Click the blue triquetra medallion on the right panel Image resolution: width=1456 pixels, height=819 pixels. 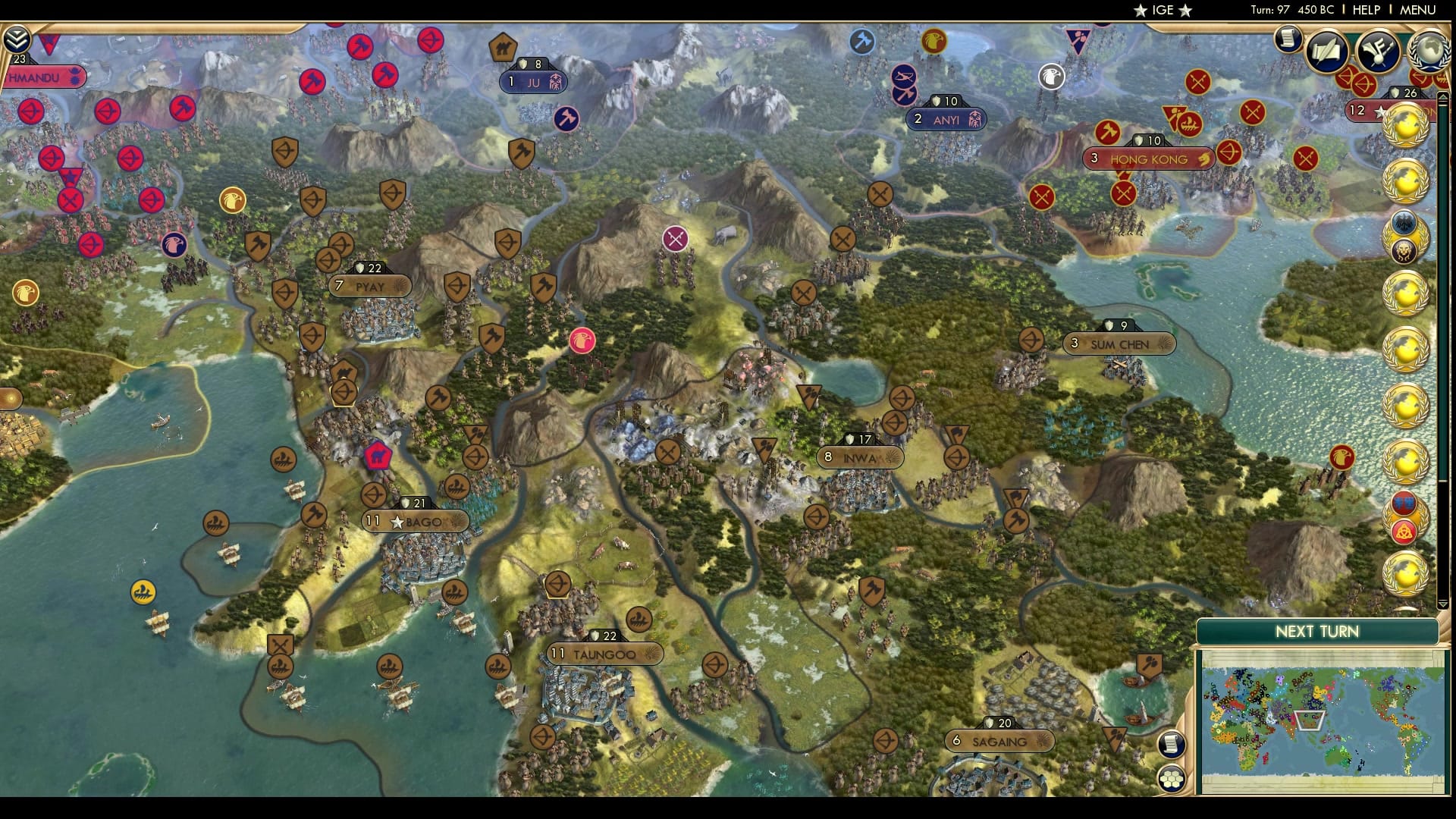(x=1403, y=502)
